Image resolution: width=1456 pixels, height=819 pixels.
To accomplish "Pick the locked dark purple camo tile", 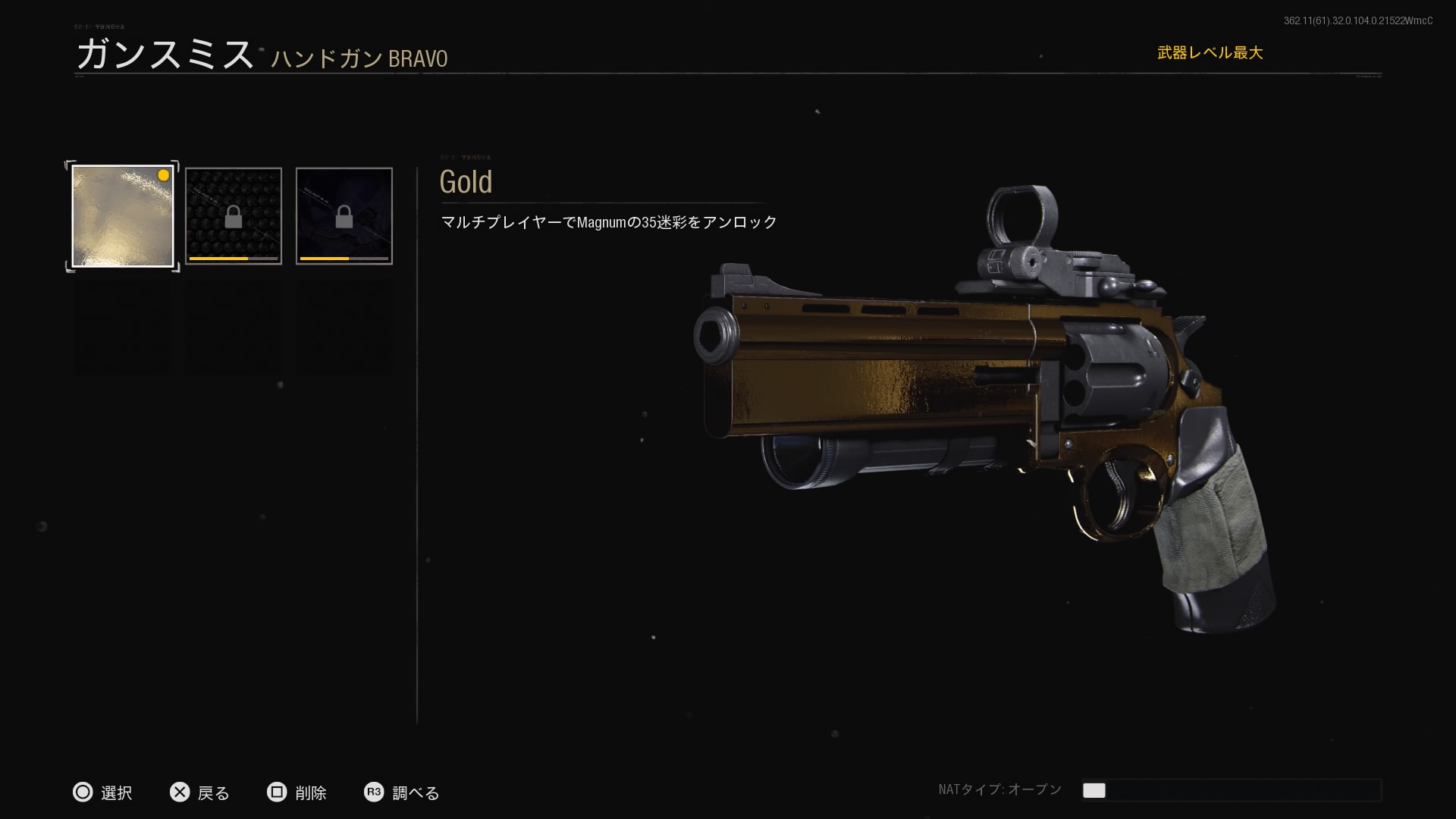I will click(x=344, y=216).
